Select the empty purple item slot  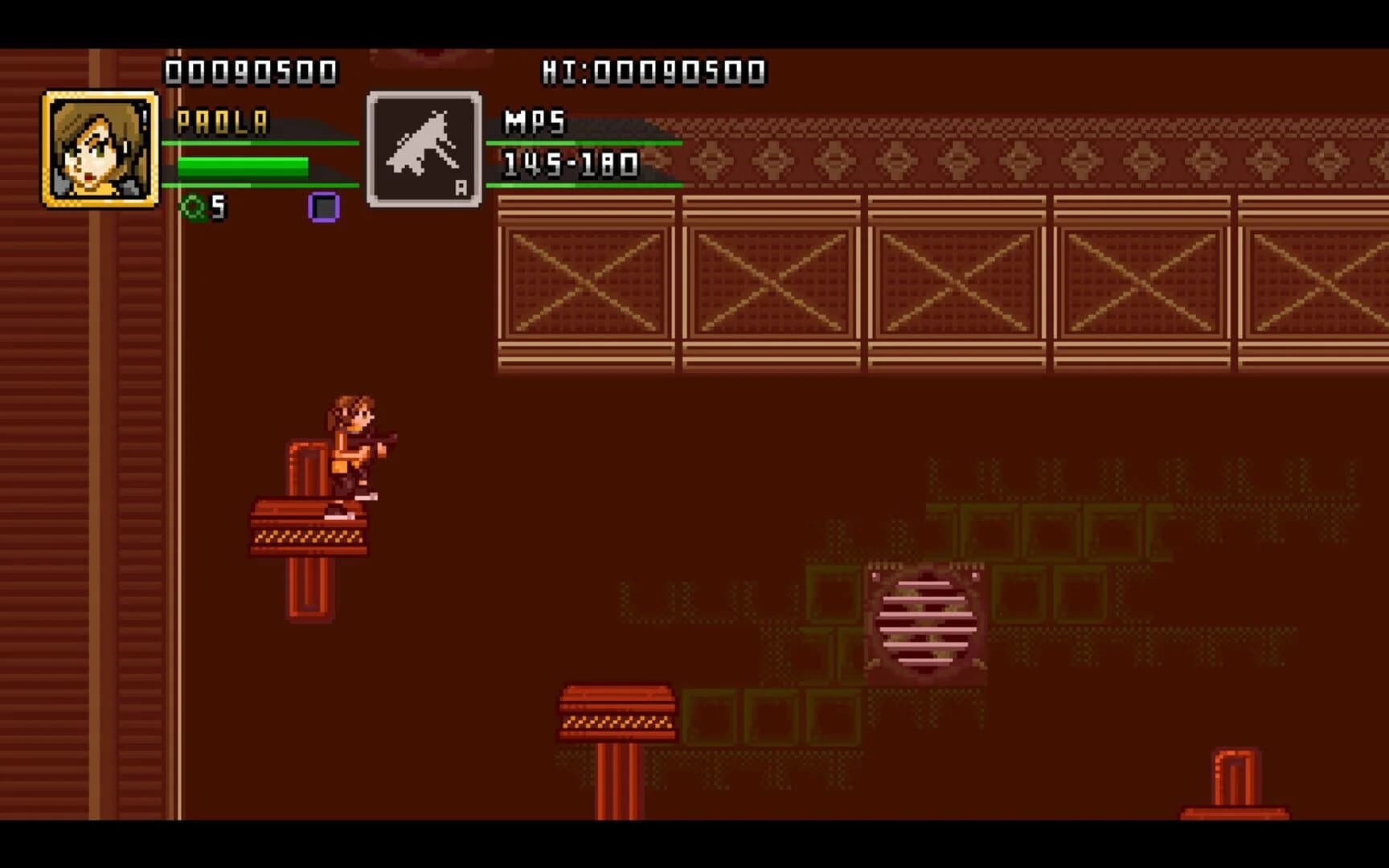pyautogui.click(x=325, y=209)
